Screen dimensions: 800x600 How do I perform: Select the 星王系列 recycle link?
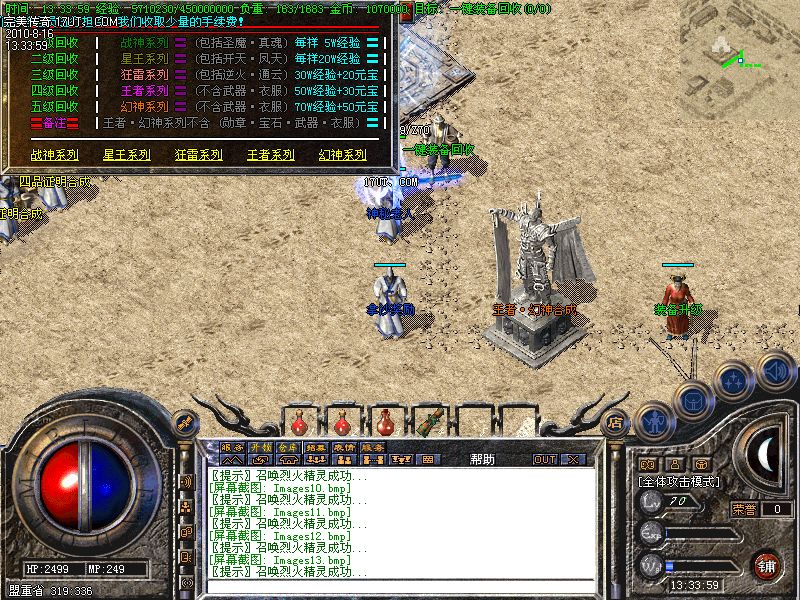click(x=126, y=155)
